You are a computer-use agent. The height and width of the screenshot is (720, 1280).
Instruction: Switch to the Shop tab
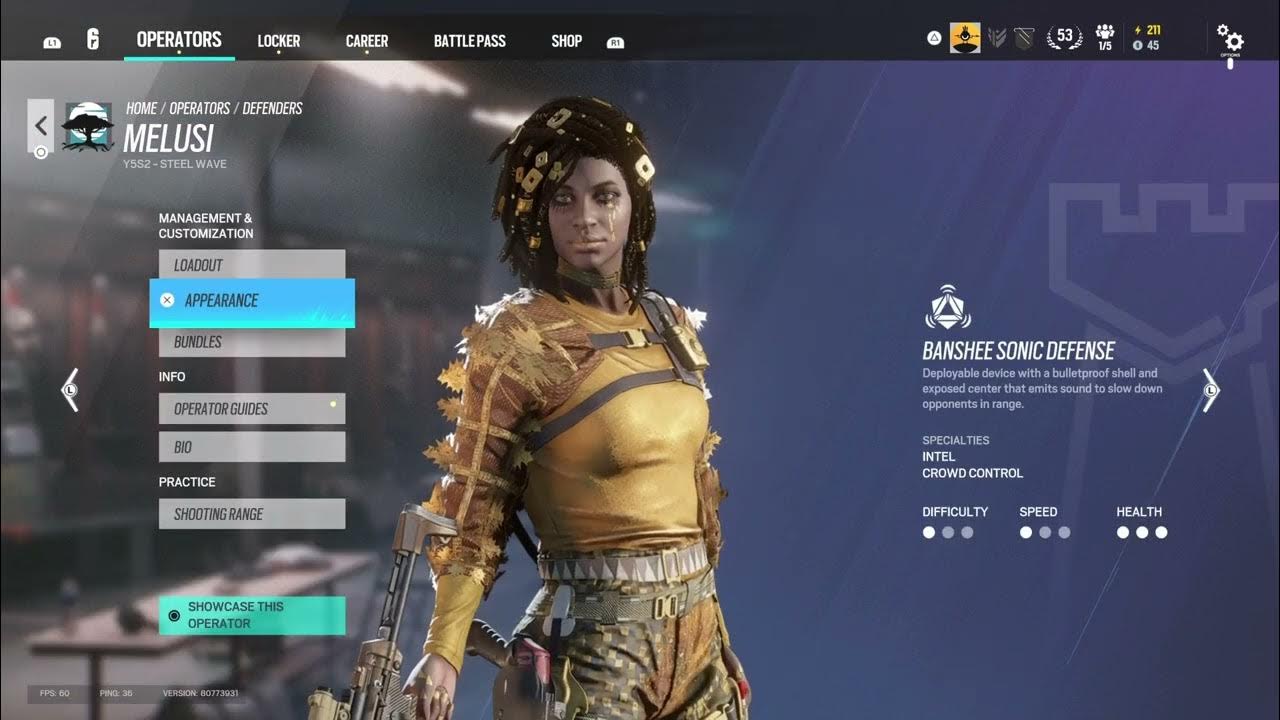point(566,41)
